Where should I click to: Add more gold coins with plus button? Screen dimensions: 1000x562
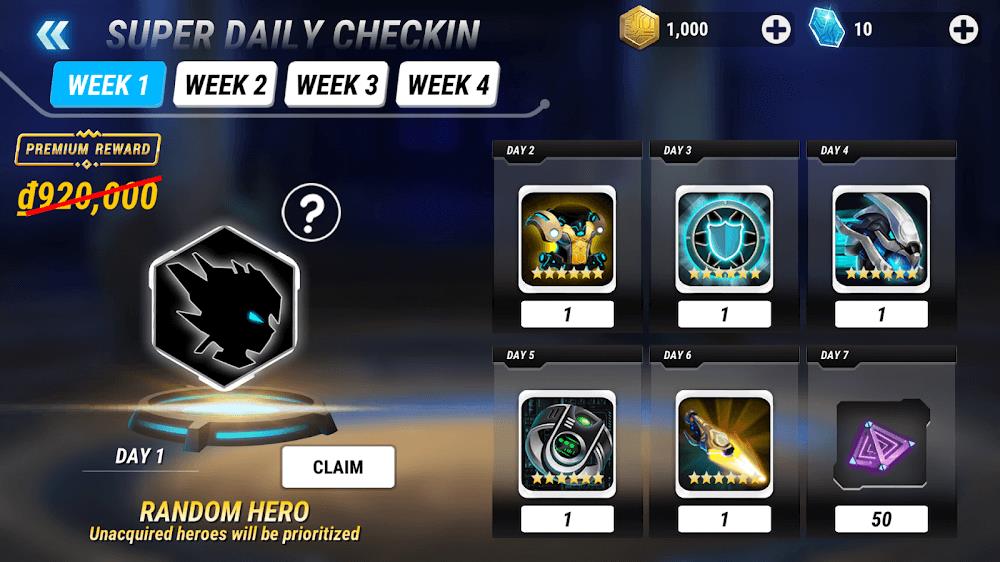click(x=776, y=30)
